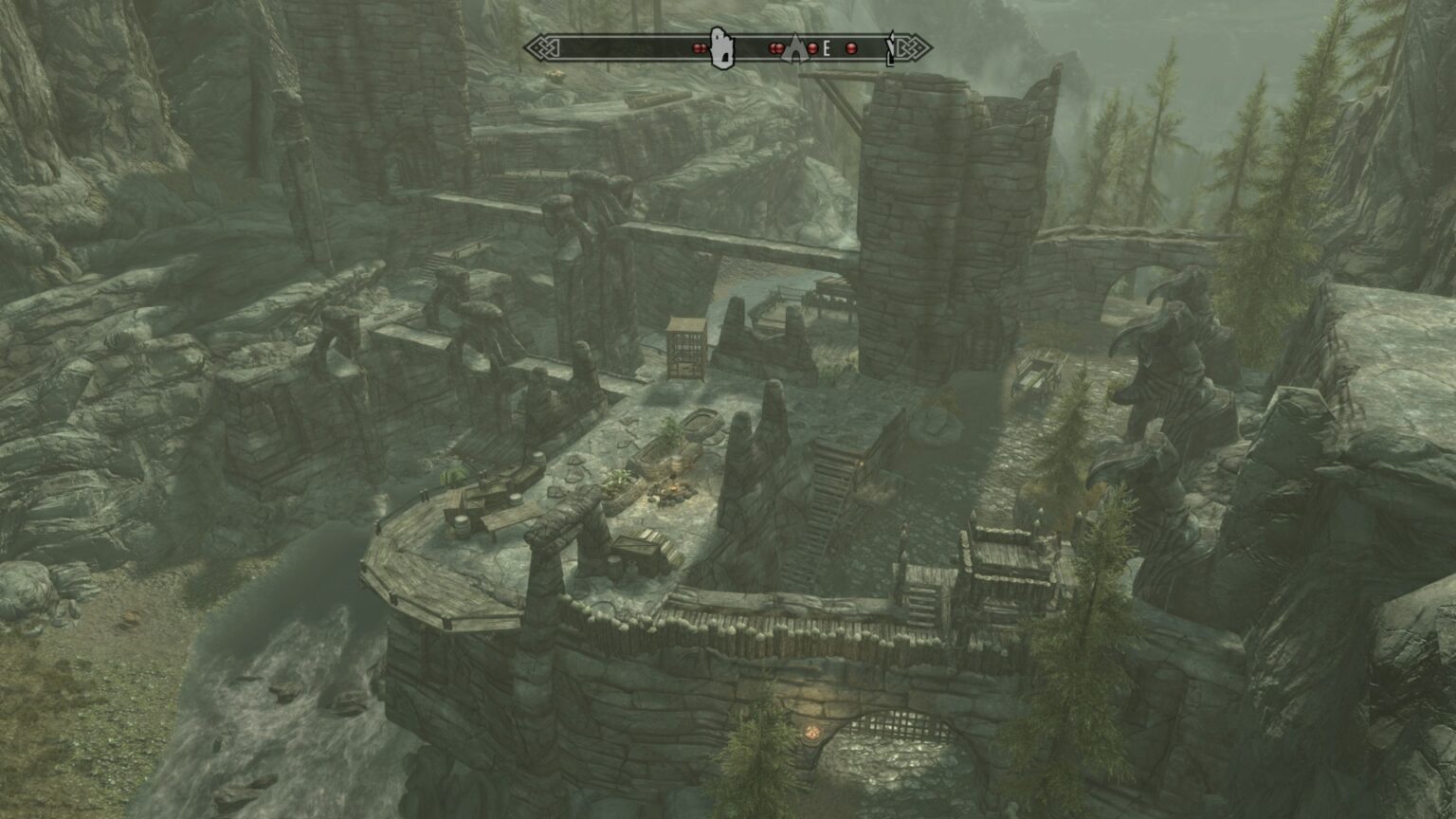Select the E direction label on the compass
1456x819 pixels.
(826, 46)
